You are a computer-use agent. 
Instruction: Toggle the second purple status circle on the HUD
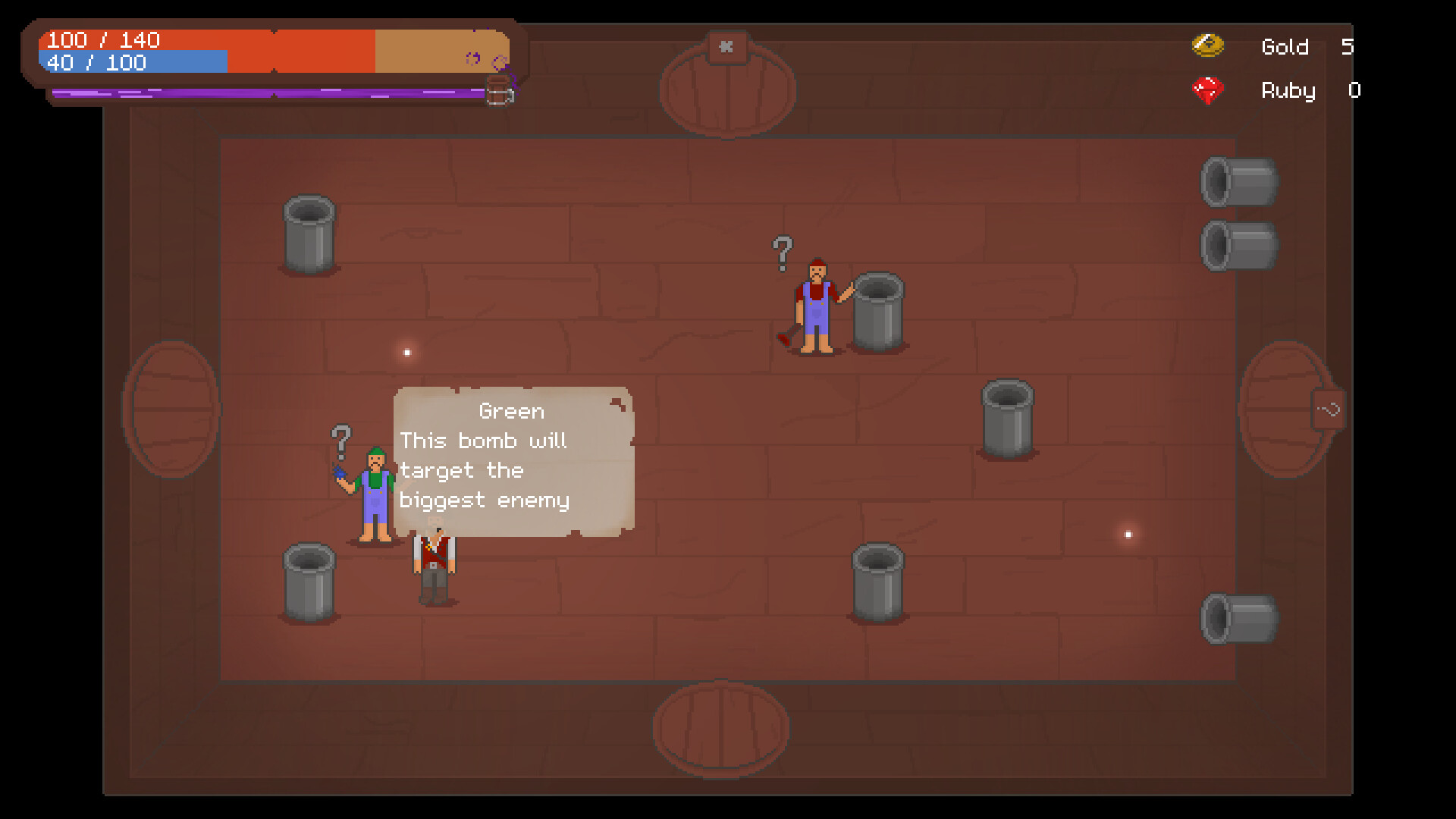tap(500, 62)
